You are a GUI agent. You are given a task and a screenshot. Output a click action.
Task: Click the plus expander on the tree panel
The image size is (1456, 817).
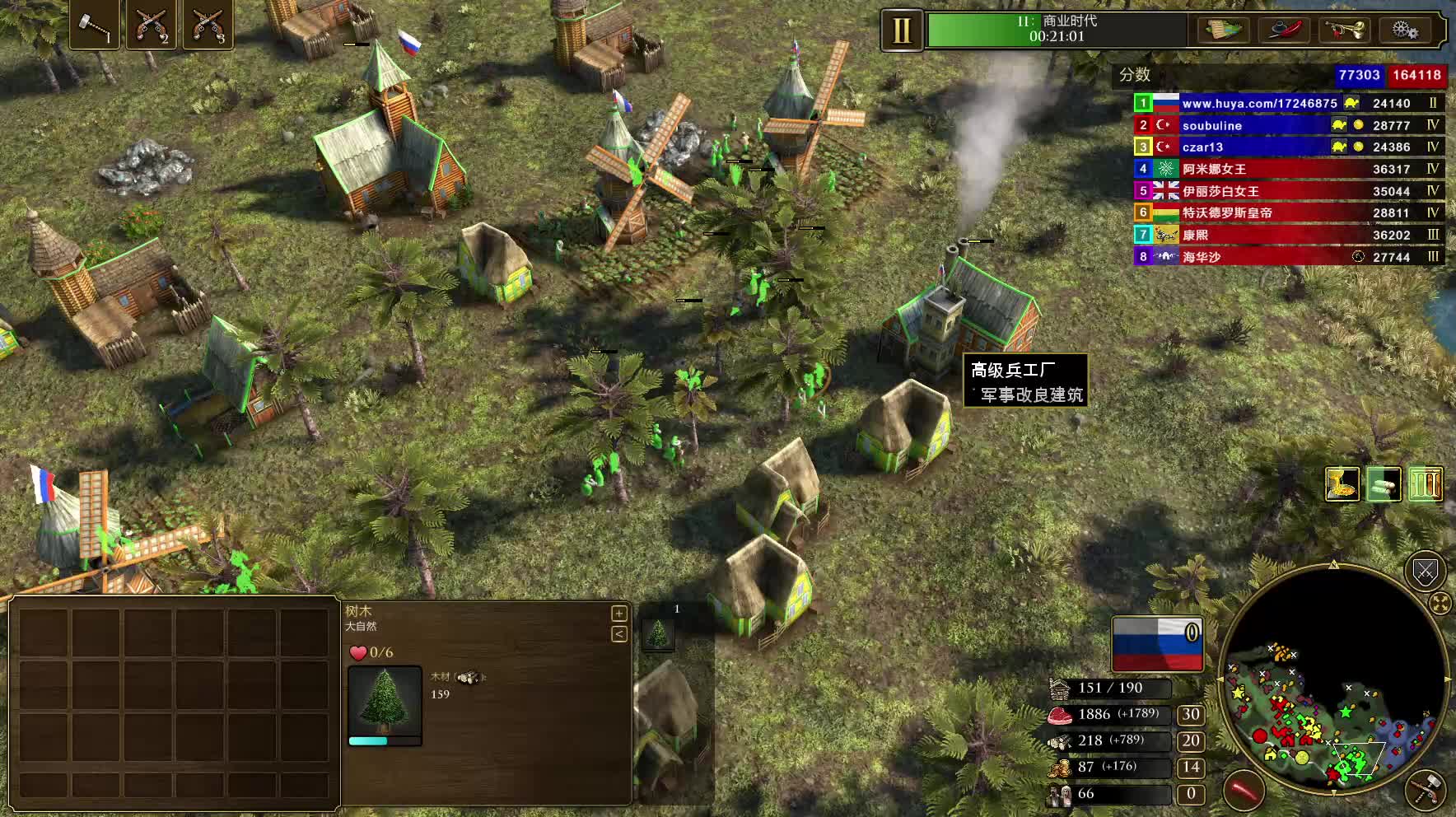point(619,614)
